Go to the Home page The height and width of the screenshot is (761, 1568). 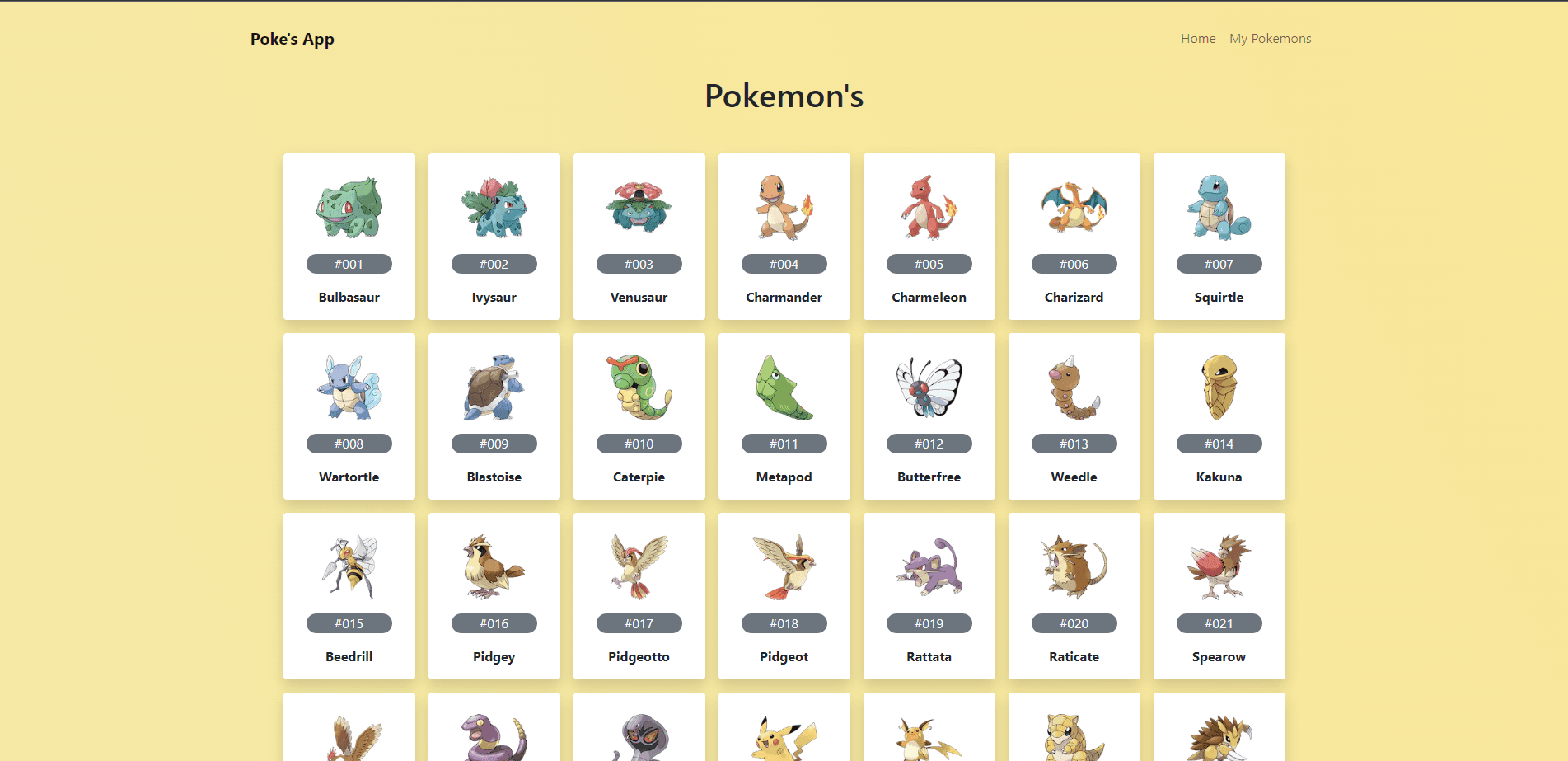1197,38
